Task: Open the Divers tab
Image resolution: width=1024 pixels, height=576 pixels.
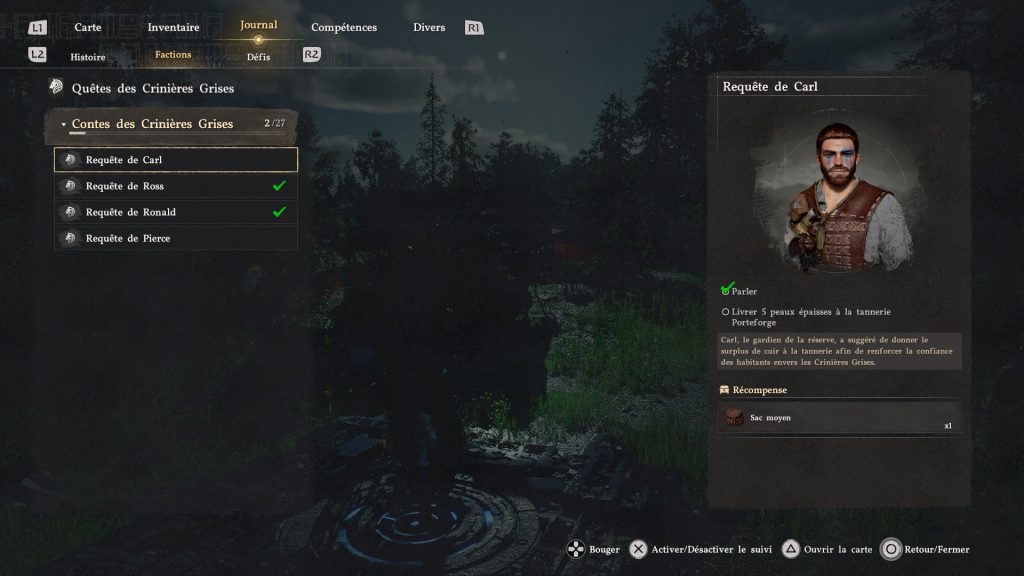Action: pos(429,27)
